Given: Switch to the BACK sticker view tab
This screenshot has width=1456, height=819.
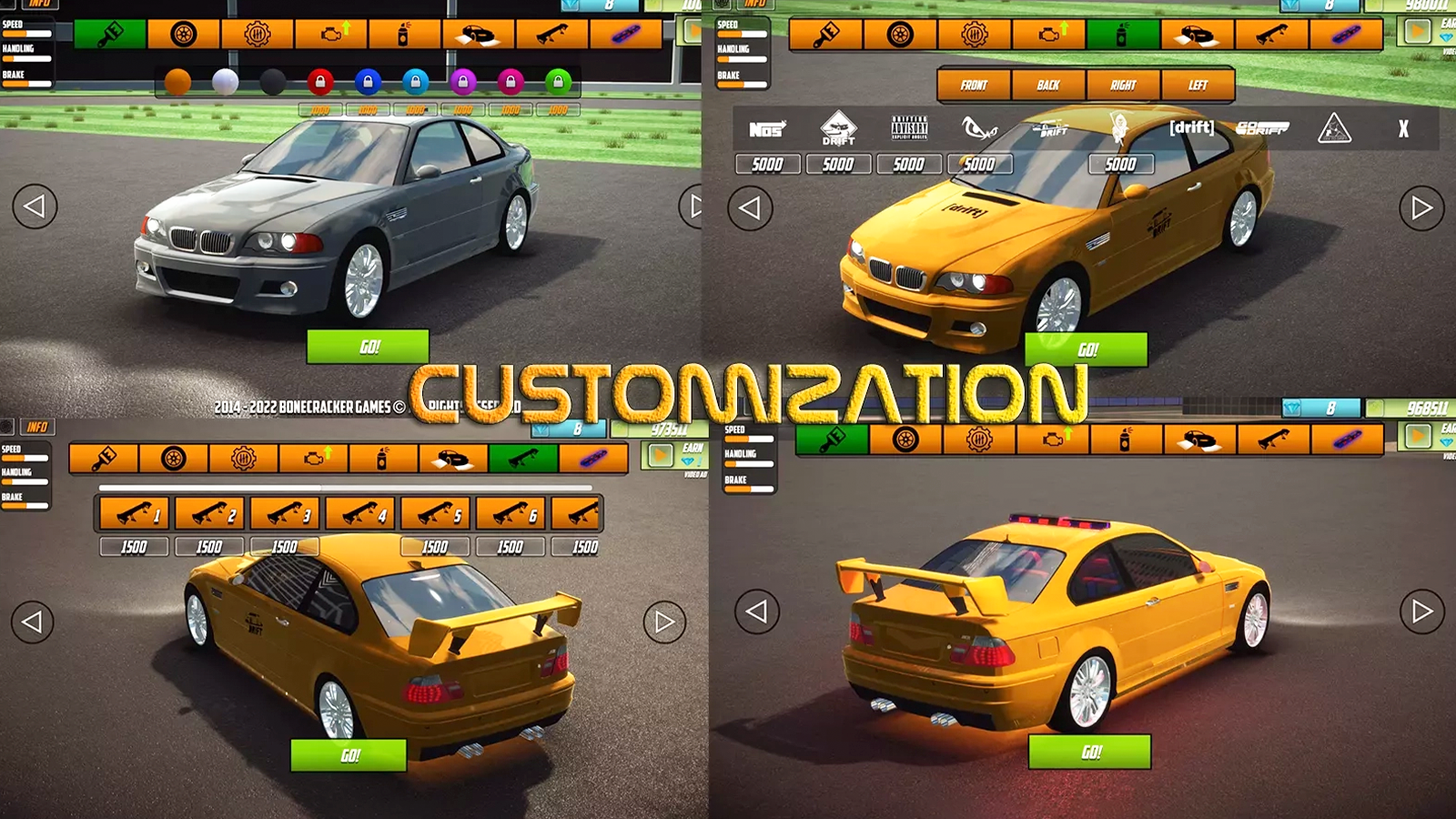Looking at the screenshot, I should tap(1048, 85).
